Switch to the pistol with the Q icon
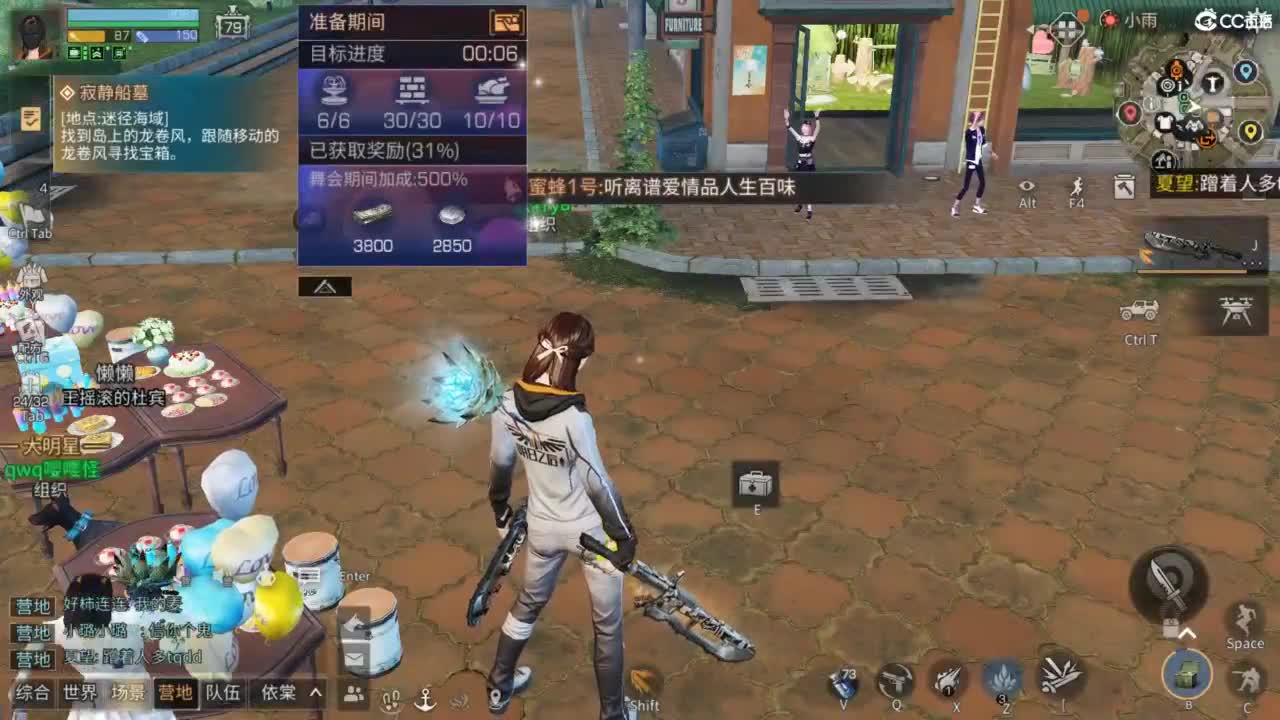Screen dimensions: 1280x720 click(x=895, y=679)
